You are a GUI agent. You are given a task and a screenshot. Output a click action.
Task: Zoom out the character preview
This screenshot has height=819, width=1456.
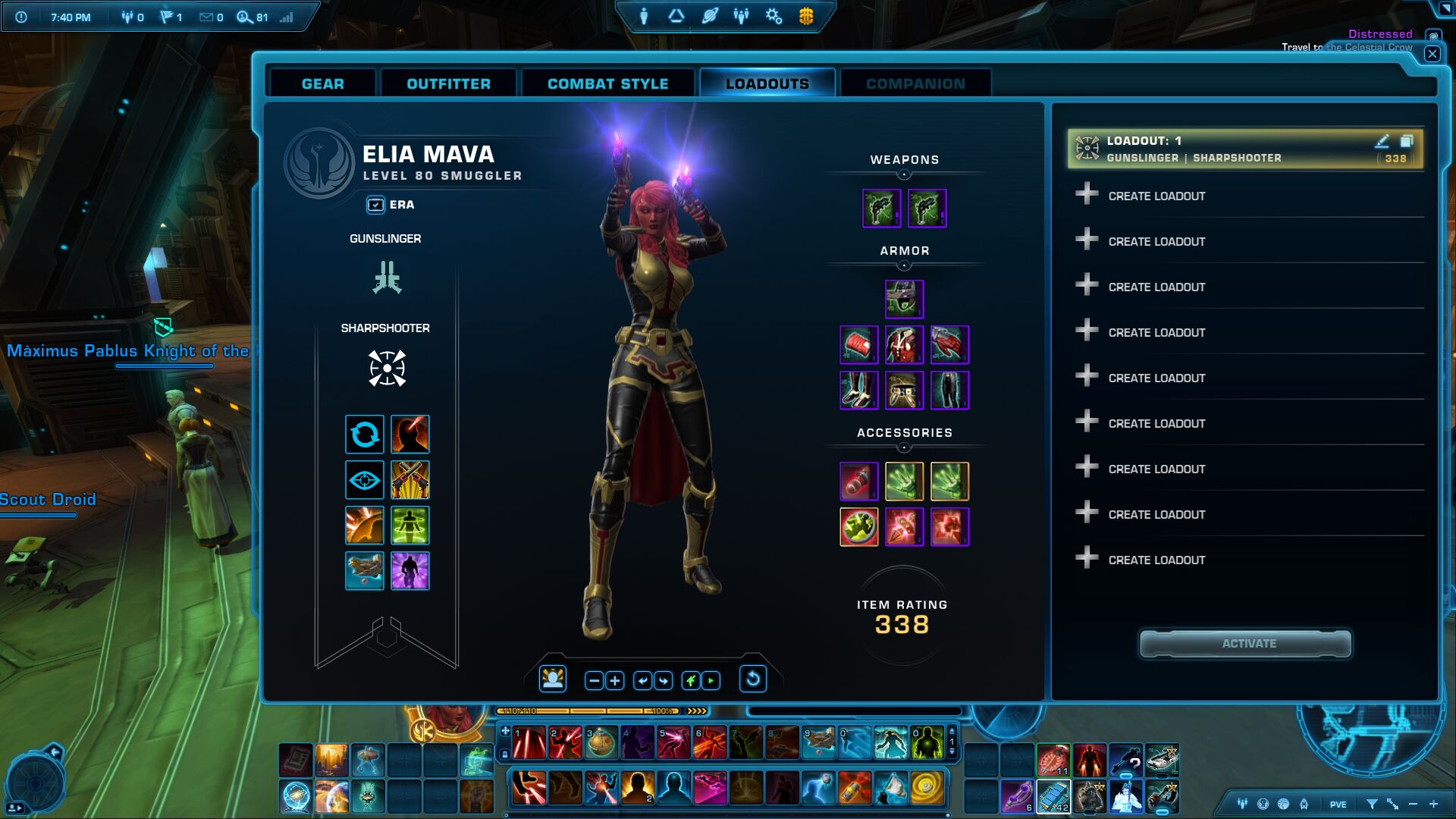[595, 680]
